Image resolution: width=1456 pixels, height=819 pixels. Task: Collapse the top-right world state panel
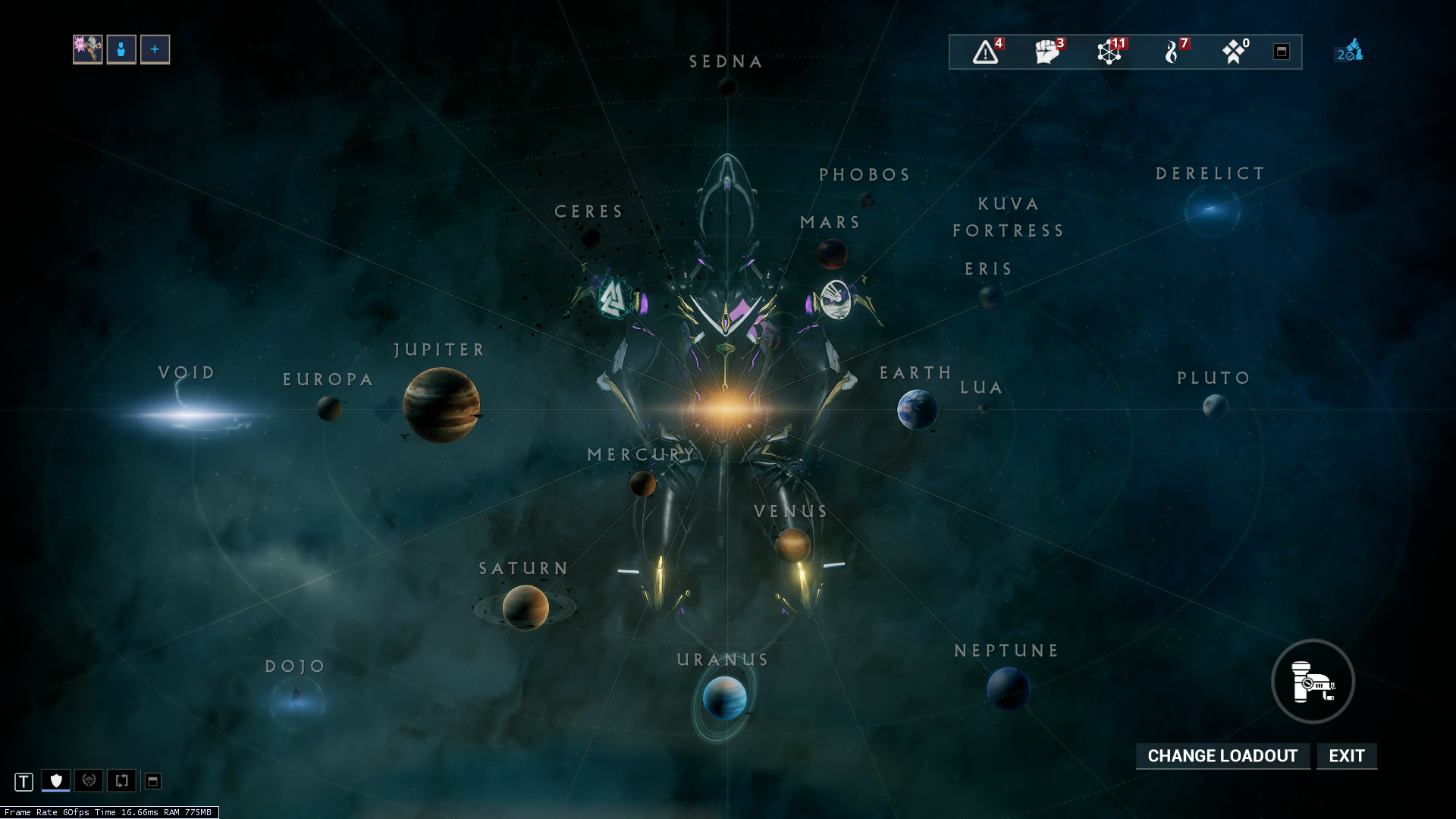(x=1282, y=52)
